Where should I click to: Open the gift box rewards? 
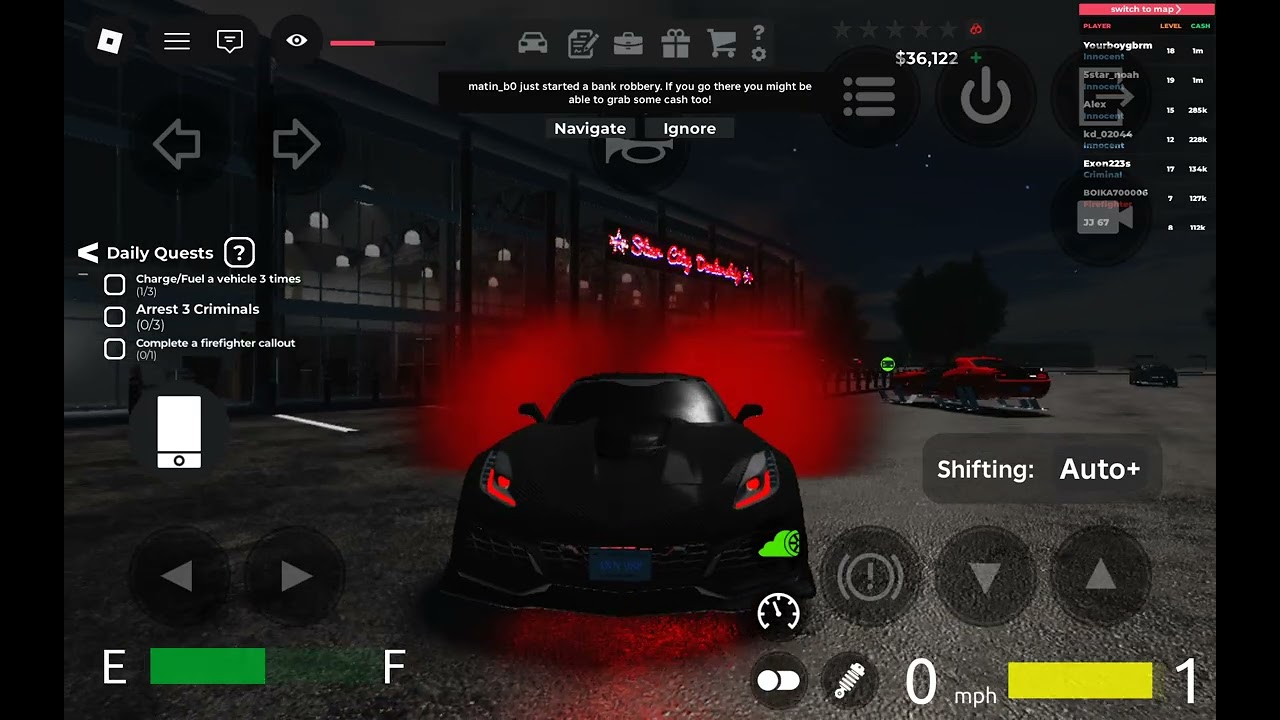coord(676,43)
